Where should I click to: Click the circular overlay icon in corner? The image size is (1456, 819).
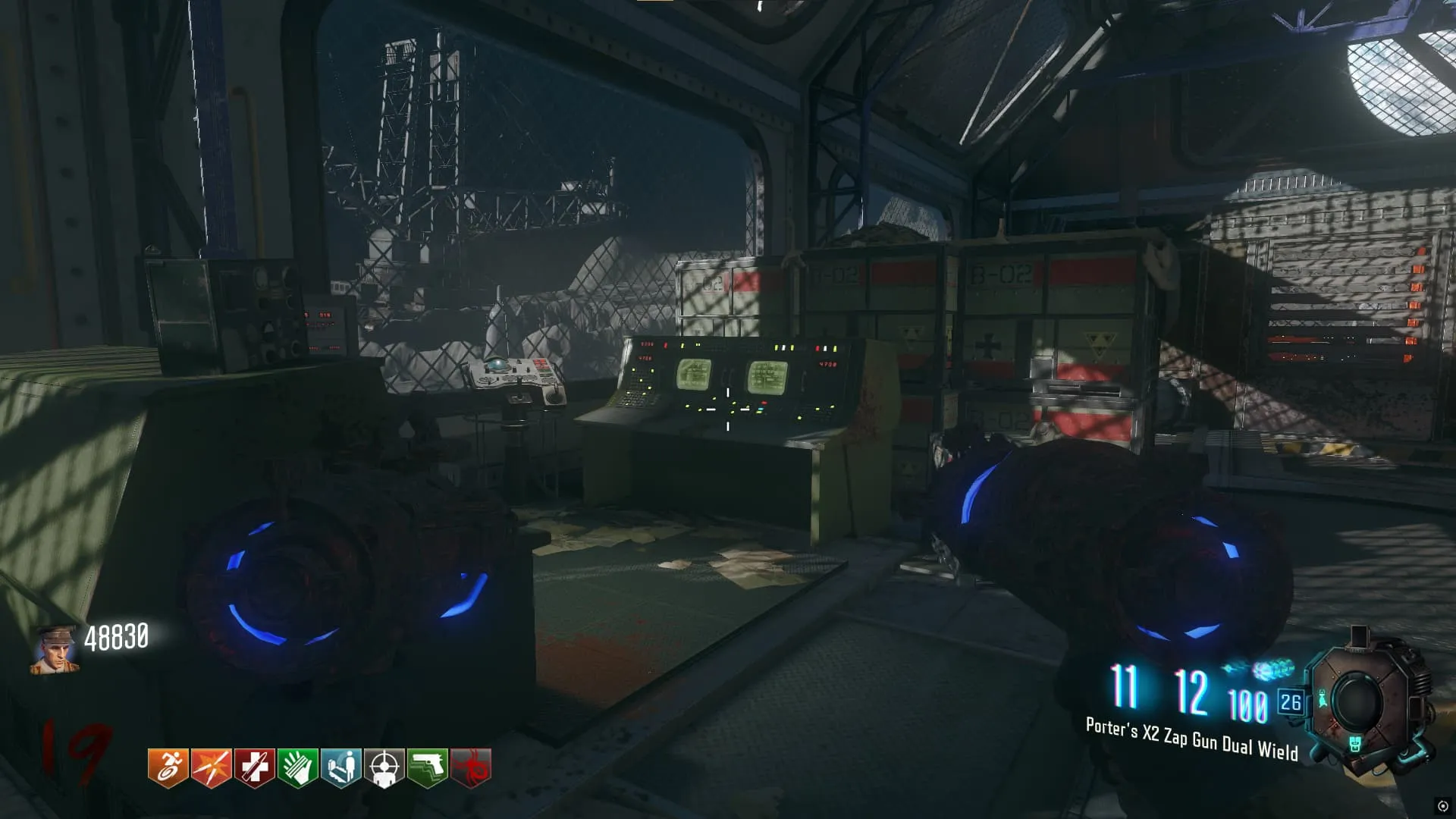tap(1442, 805)
